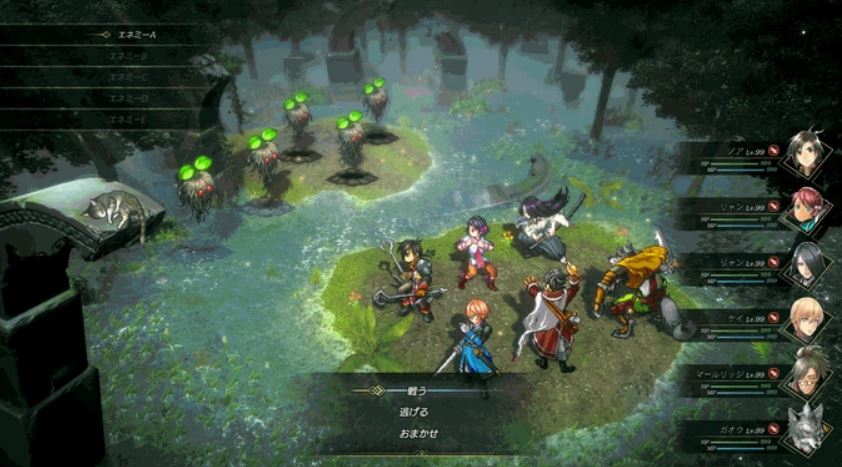The height and width of the screenshot is (467, 842).
Task: Select エネミーE from the enemy list
Action: [131, 119]
